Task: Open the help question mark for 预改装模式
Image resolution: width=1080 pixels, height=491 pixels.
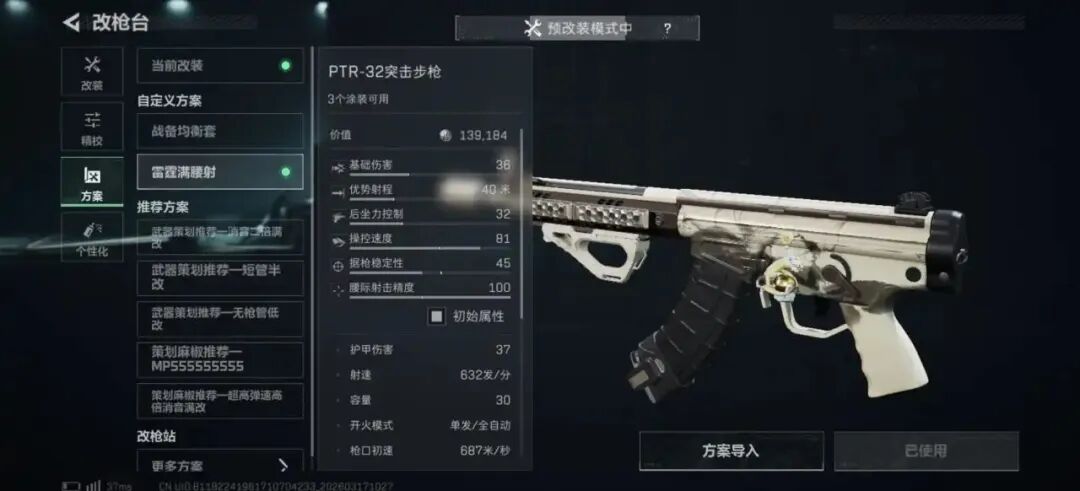Action: pyautogui.click(x=667, y=29)
